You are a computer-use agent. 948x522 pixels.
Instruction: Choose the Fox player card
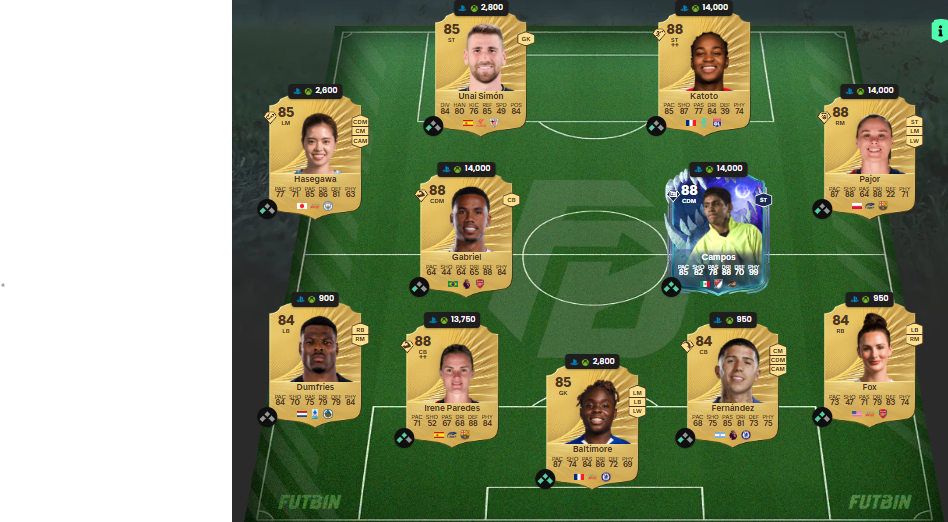click(x=869, y=358)
